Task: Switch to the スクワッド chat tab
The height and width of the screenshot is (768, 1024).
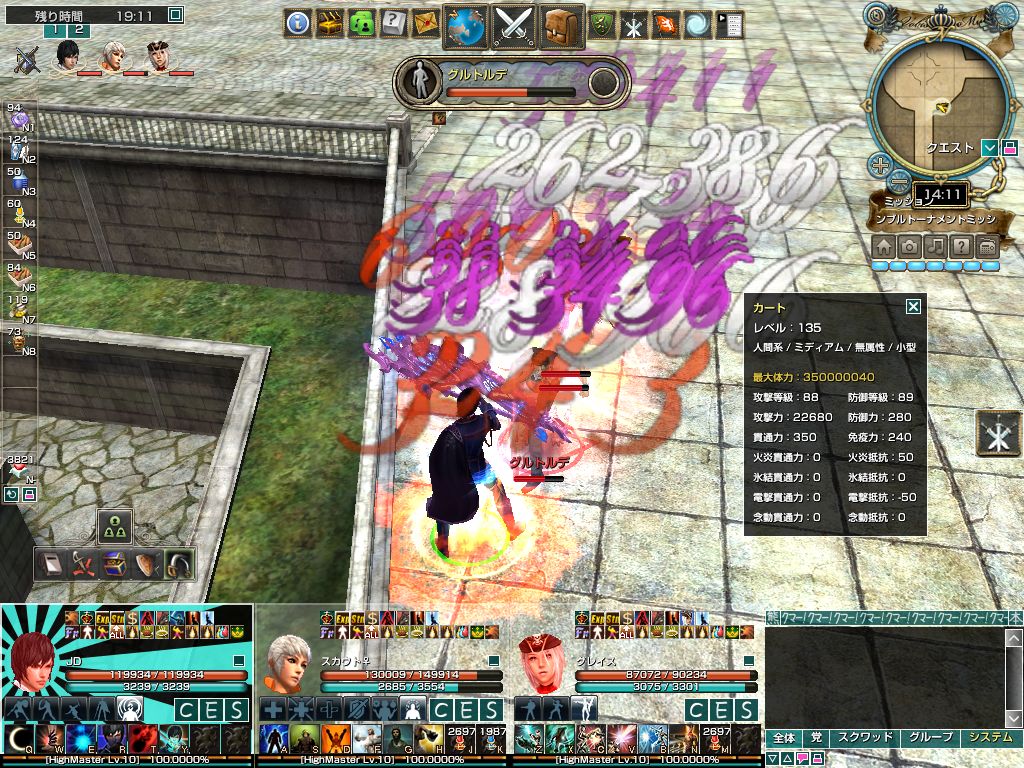Action: pyautogui.click(x=864, y=738)
